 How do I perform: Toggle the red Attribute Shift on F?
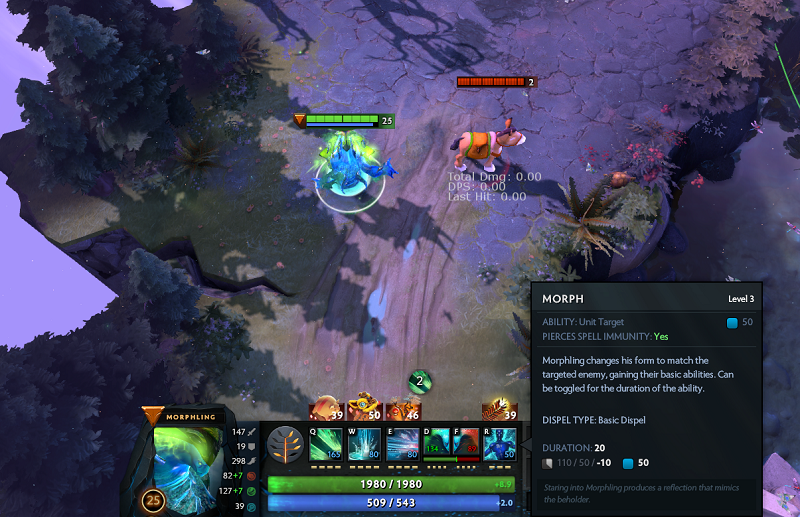(465, 443)
